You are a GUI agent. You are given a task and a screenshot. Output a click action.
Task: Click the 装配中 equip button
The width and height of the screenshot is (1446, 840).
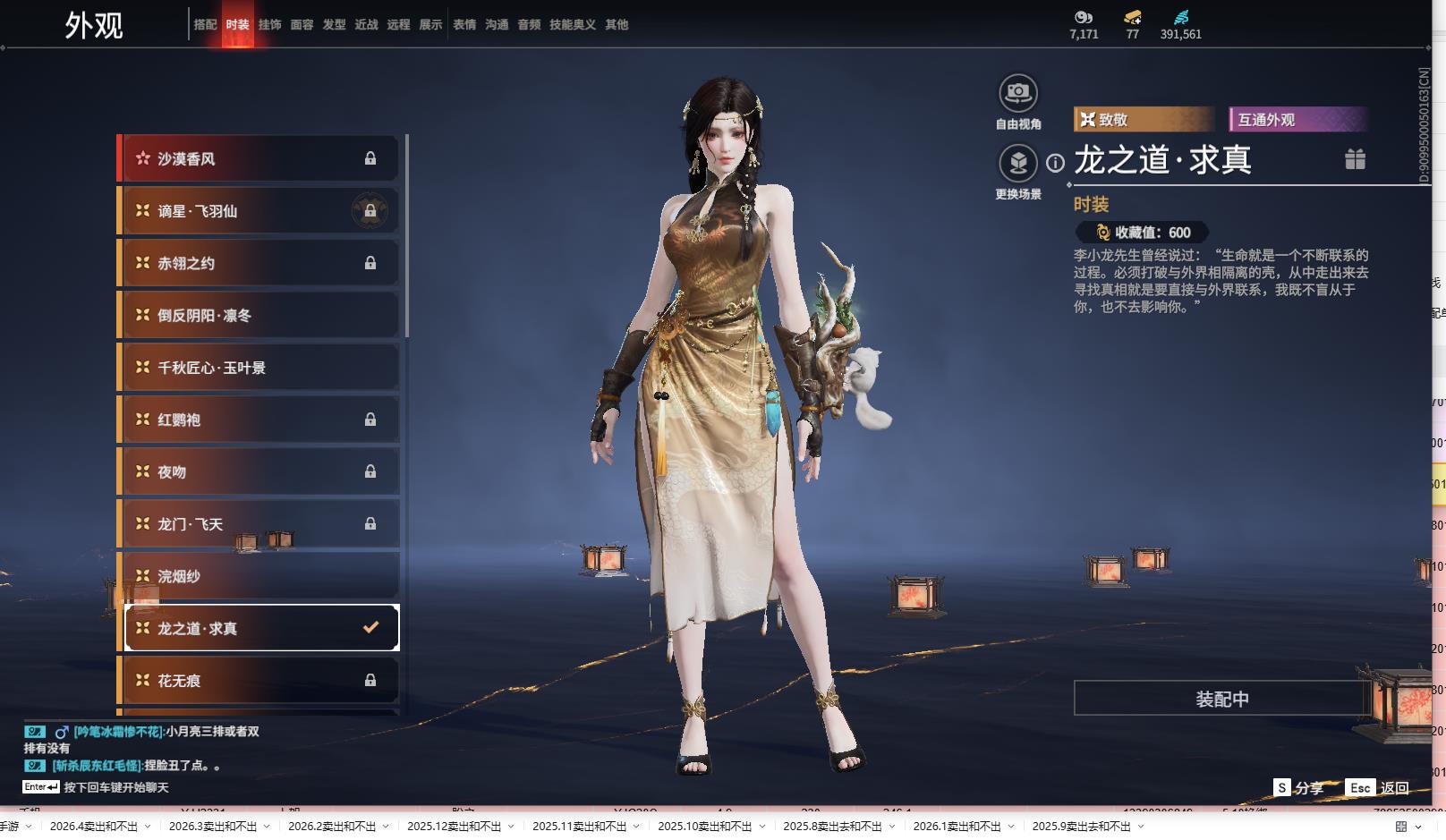click(1221, 699)
